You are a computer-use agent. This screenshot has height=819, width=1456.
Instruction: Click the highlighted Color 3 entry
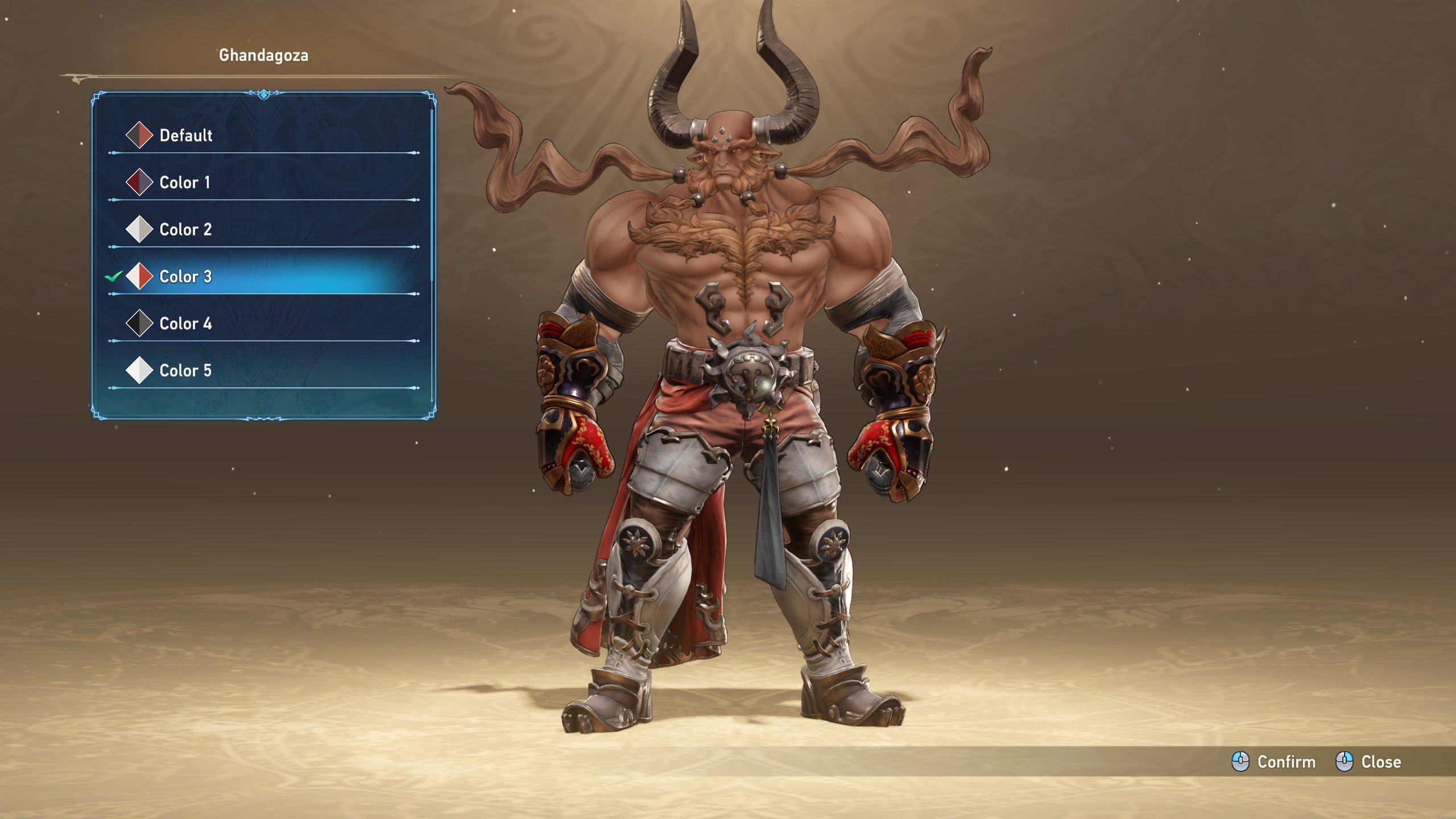click(x=185, y=277)
